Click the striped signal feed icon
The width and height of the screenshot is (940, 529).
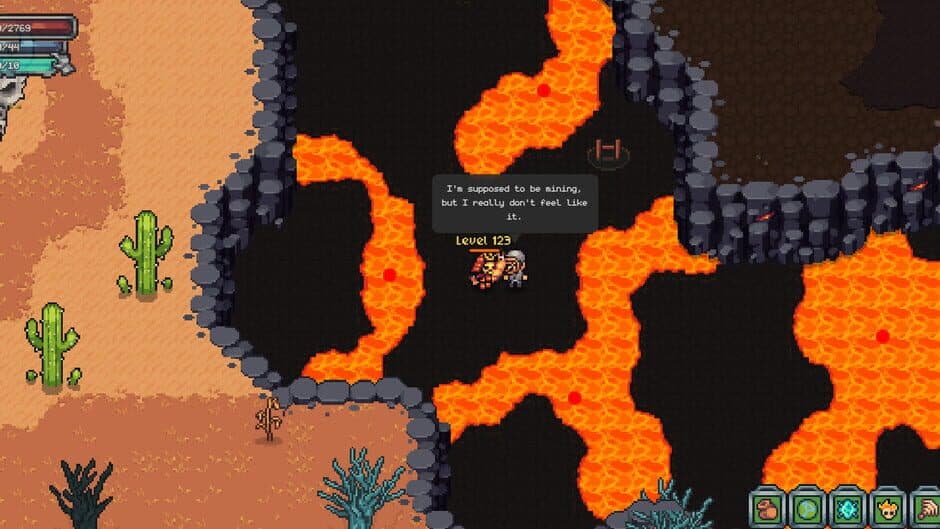[x=925, y=508]
